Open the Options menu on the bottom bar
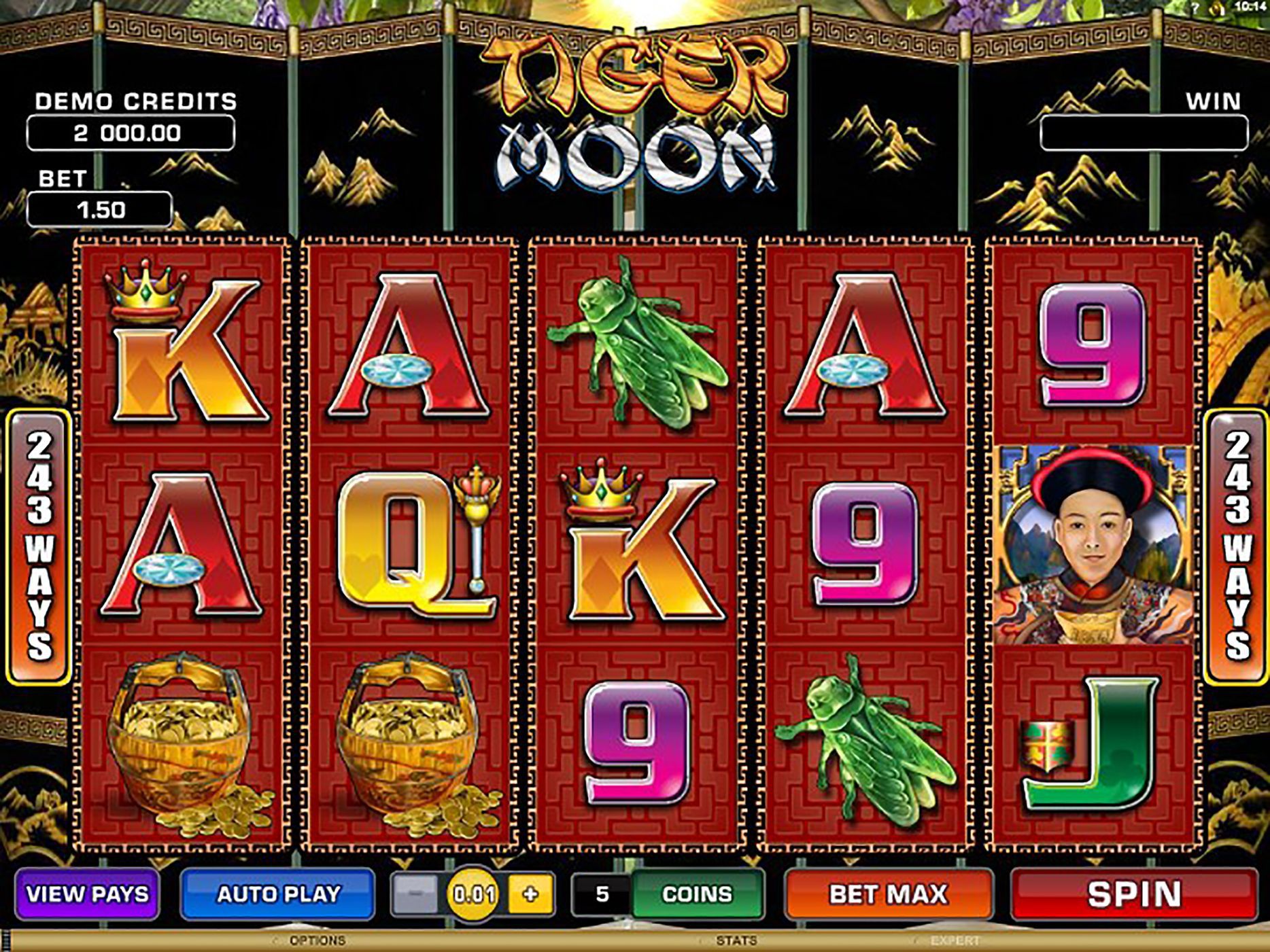Image resolution: width=1270 pixels, height=952 pixels. [x=317, y=941]
